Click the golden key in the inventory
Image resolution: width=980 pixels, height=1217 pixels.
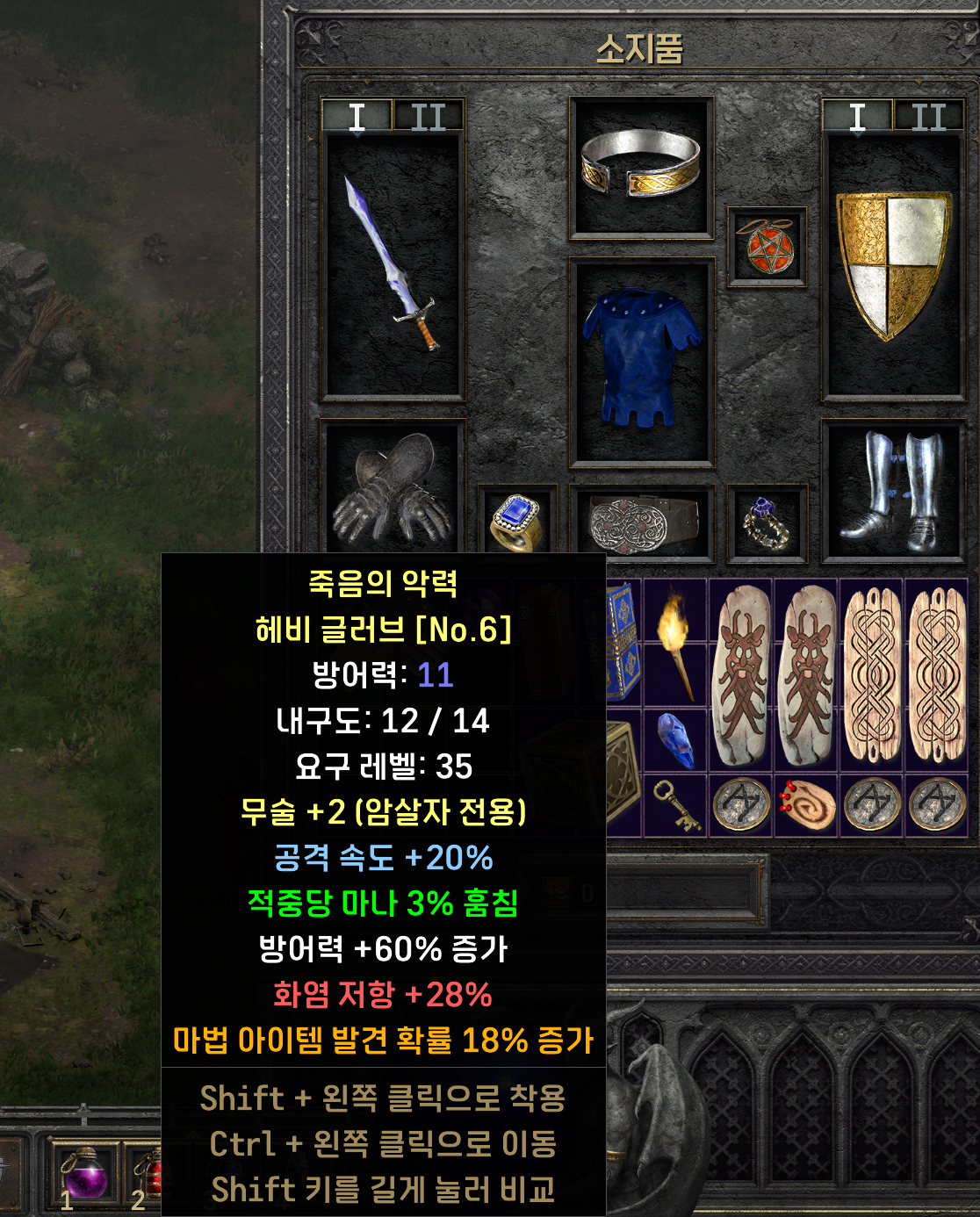674,804
